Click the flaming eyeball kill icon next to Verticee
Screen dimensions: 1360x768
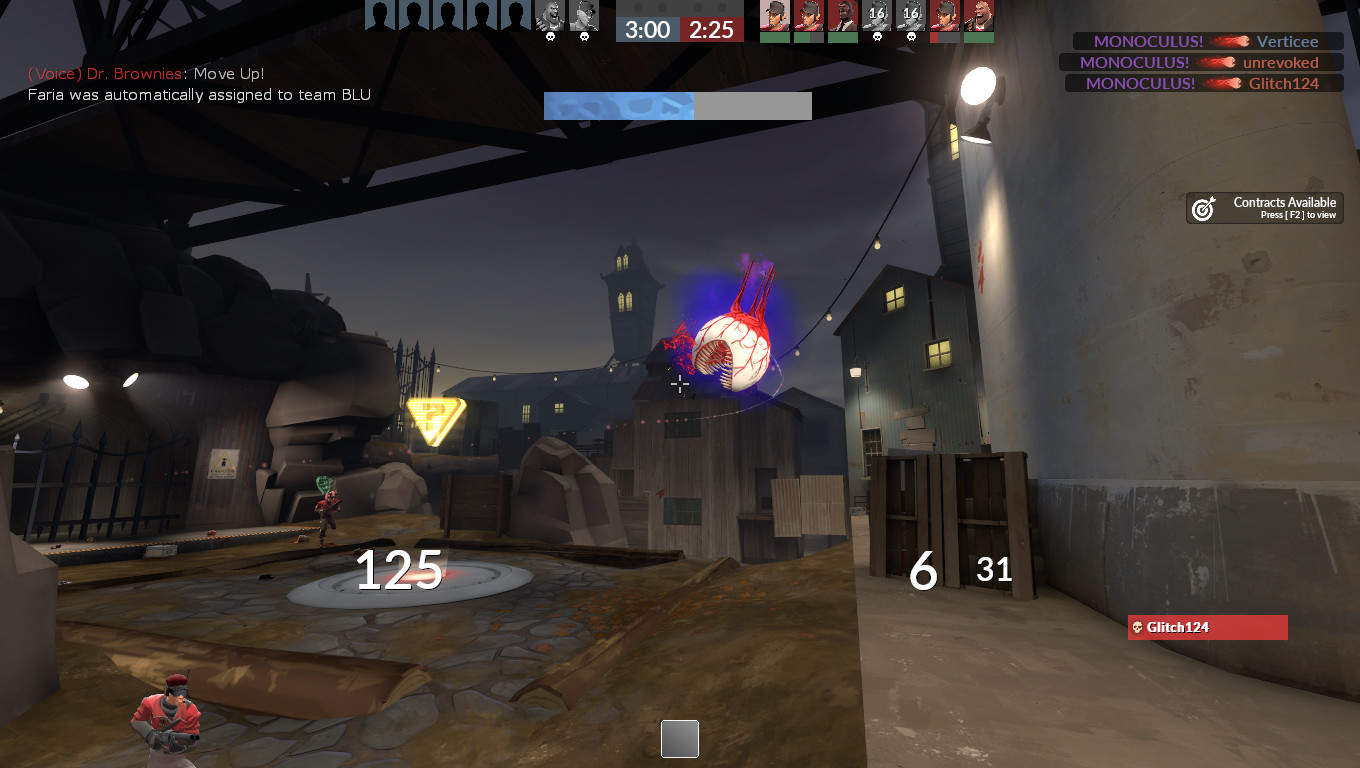click(x=1232, y=42)
